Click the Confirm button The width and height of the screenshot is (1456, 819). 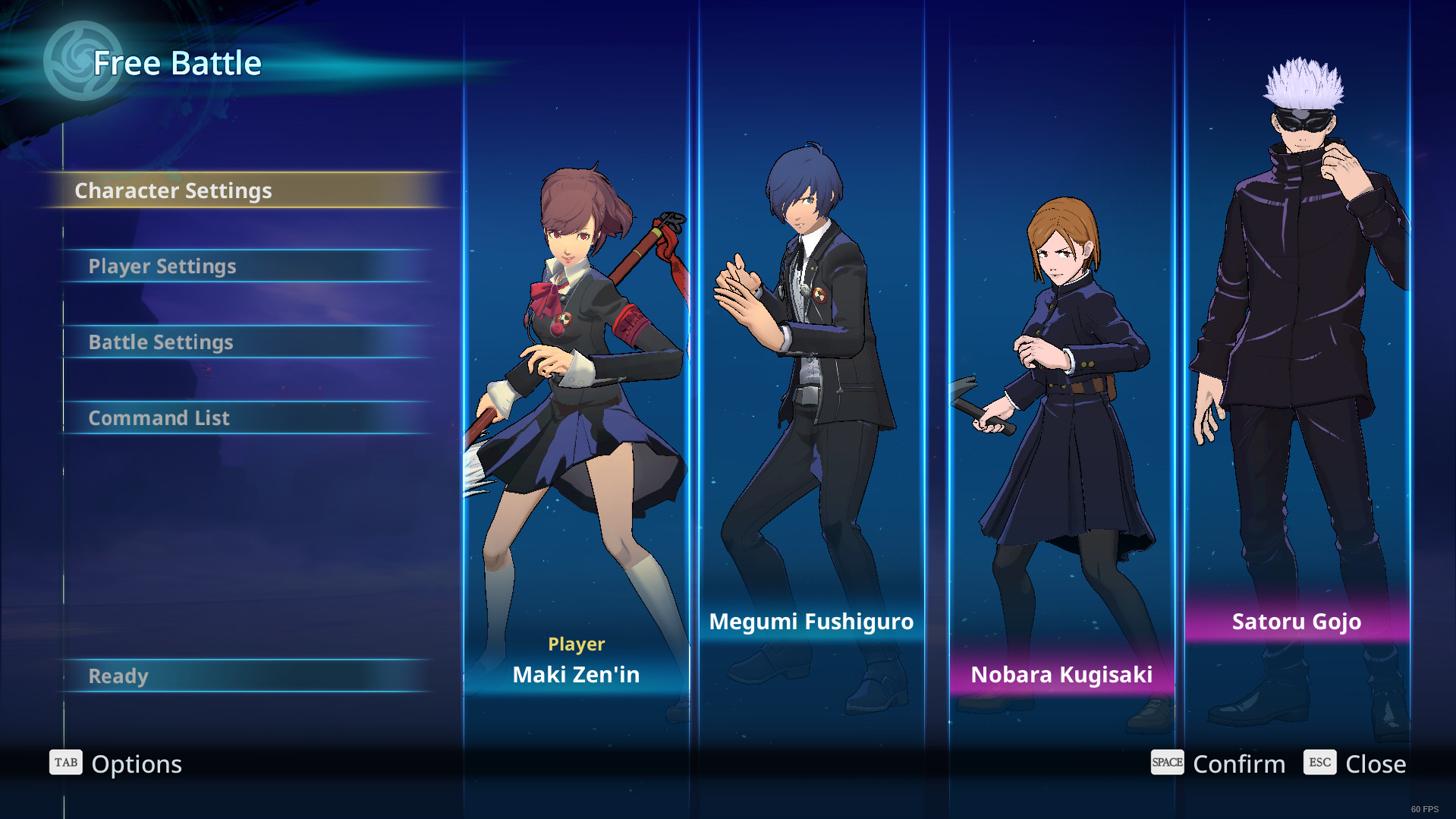1219,764
